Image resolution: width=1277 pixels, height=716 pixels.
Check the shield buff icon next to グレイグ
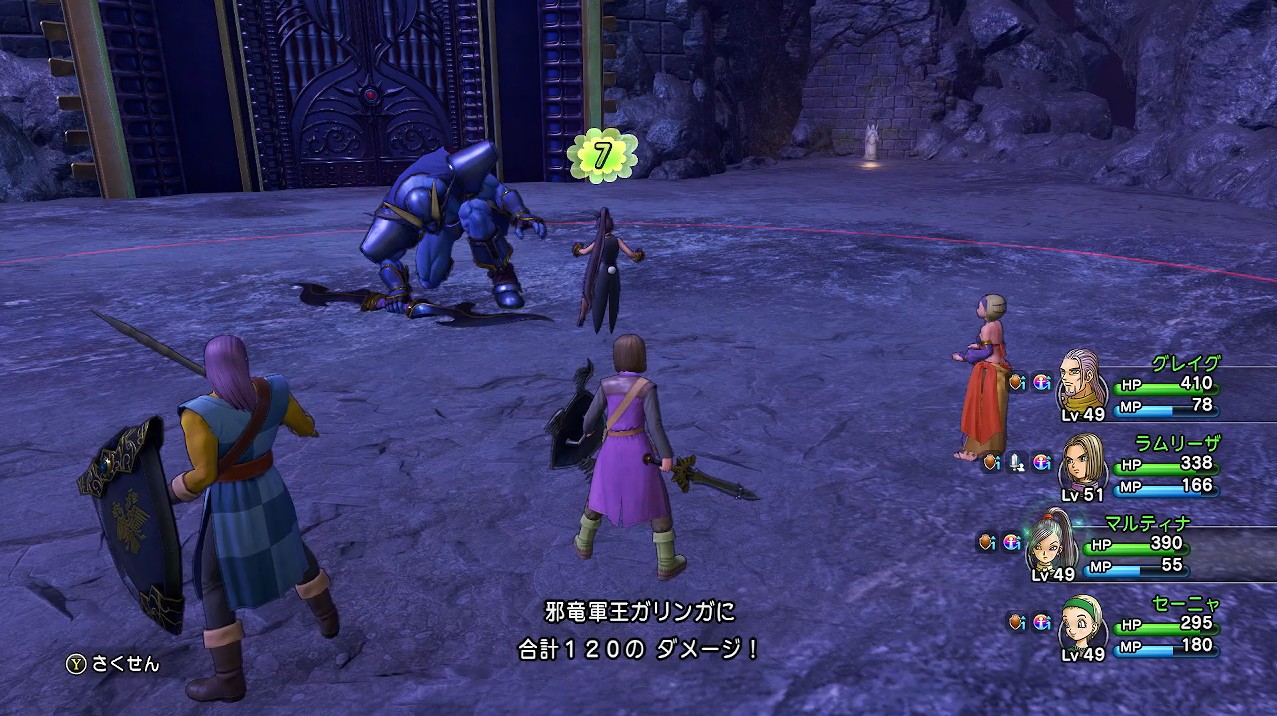[x=1017, y=382]
